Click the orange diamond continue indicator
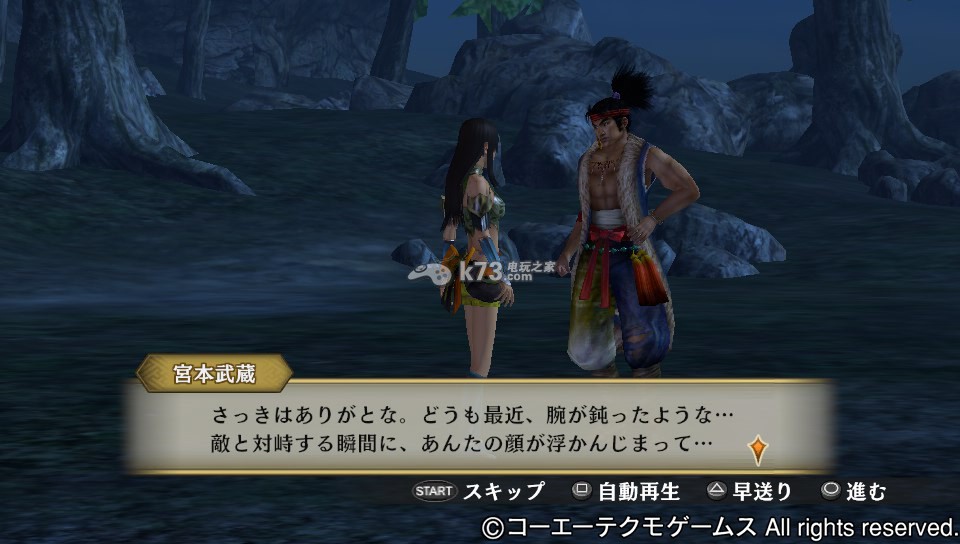 coord(758,449)
